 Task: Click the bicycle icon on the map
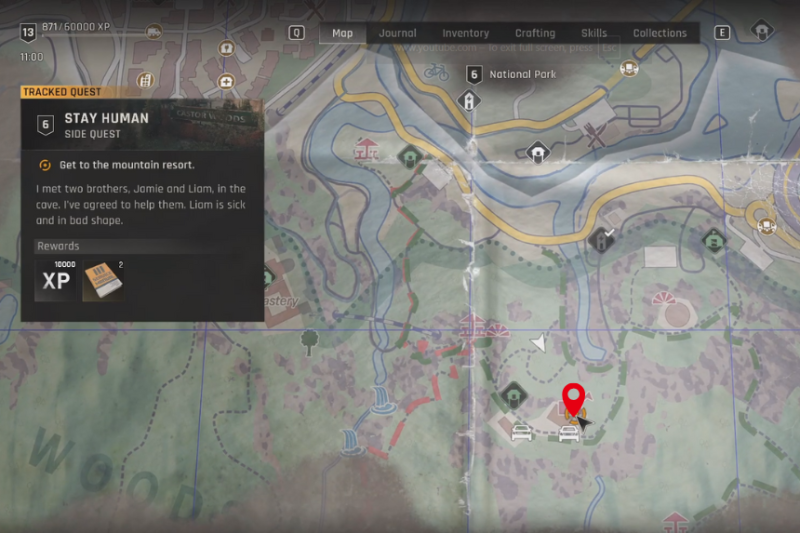[x=436, y=72]
